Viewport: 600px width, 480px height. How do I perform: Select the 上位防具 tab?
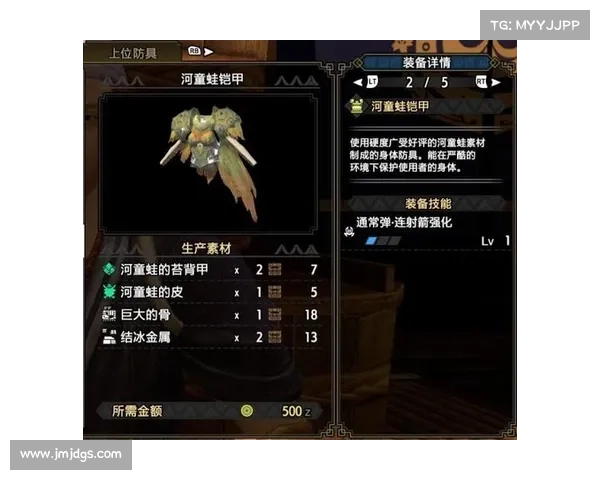point(132,53)
